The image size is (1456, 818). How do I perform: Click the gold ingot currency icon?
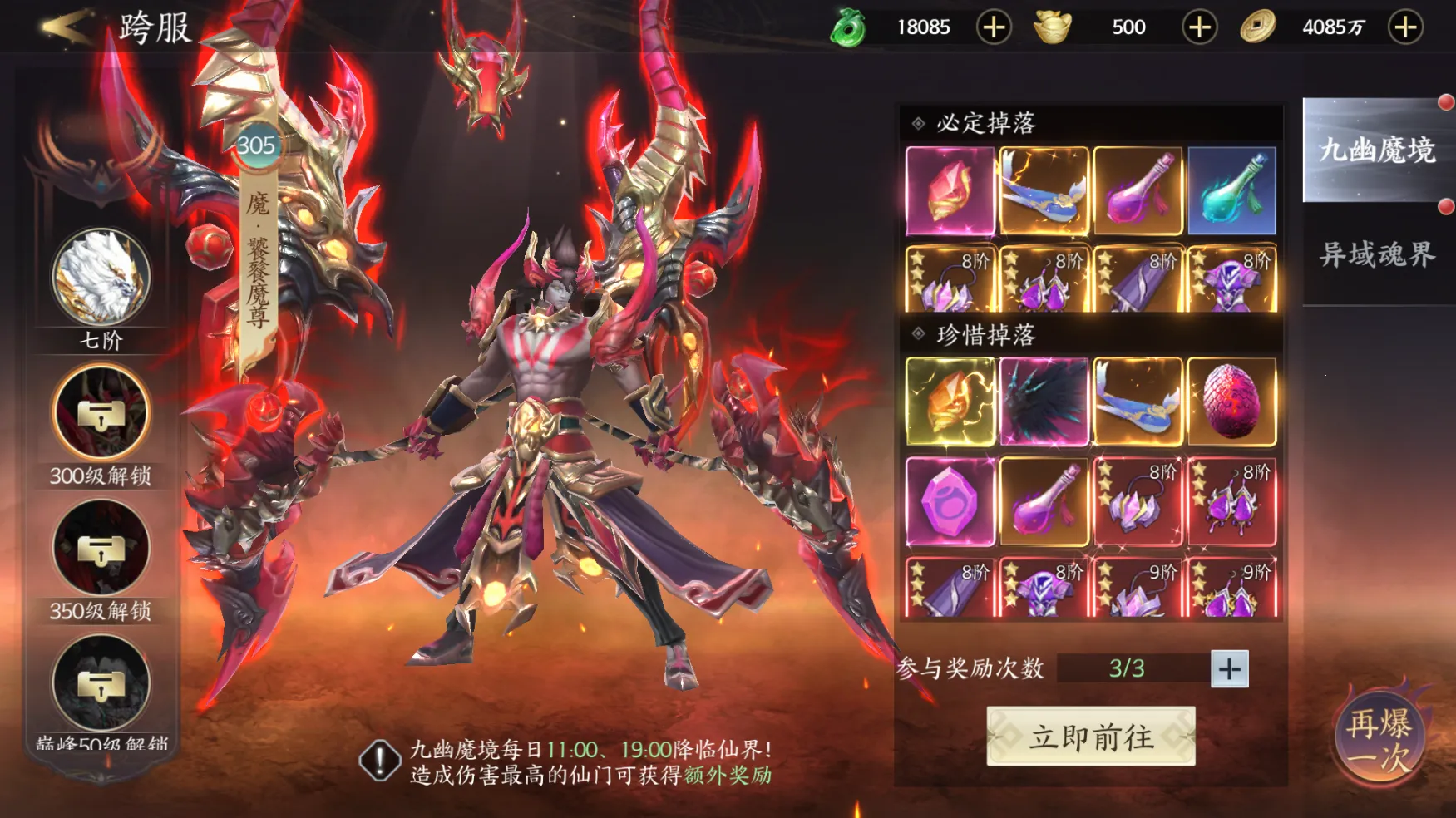pos(1049,26)
